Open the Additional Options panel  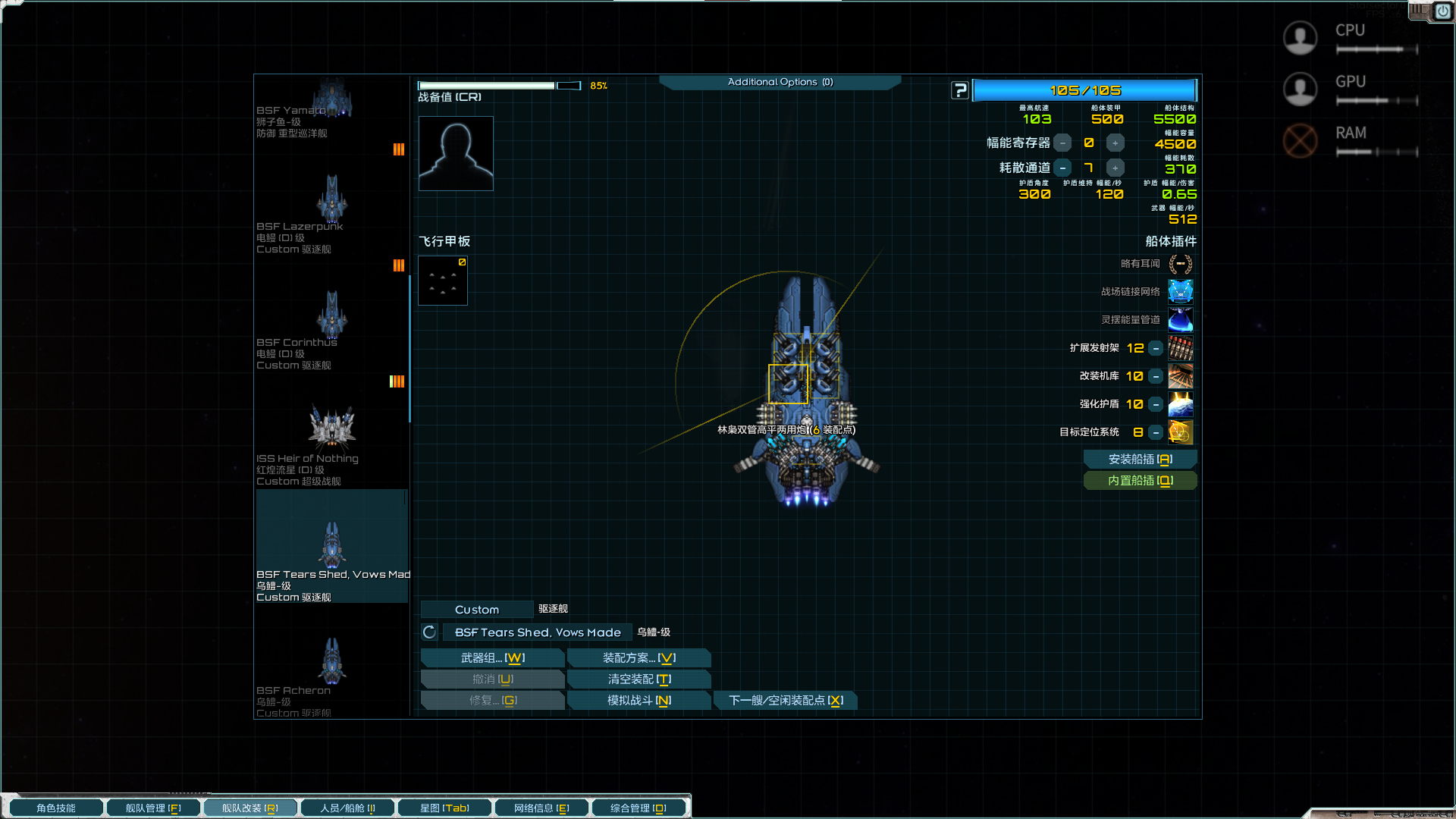tap(780, 82)
